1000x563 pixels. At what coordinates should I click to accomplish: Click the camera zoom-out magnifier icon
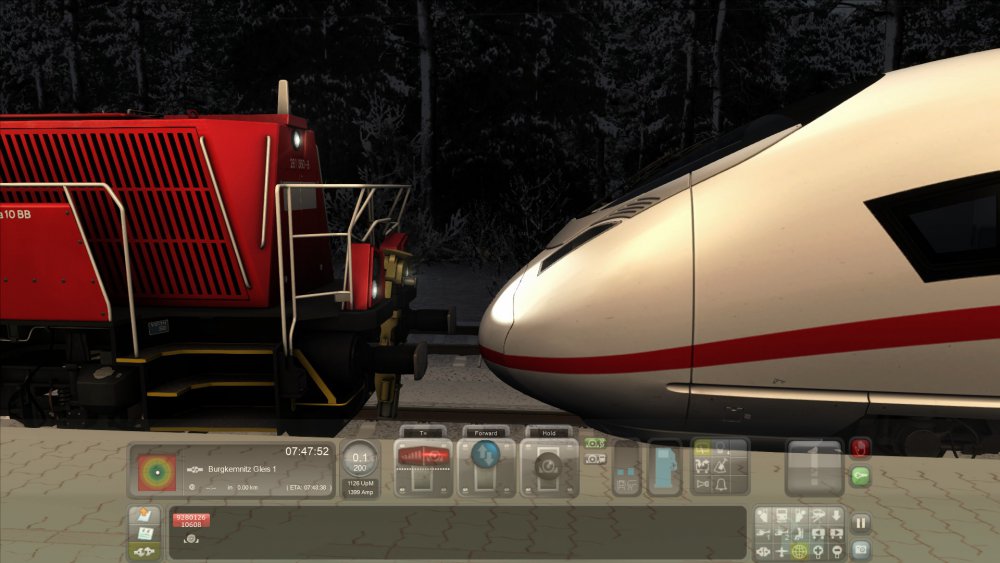[835, 551]
